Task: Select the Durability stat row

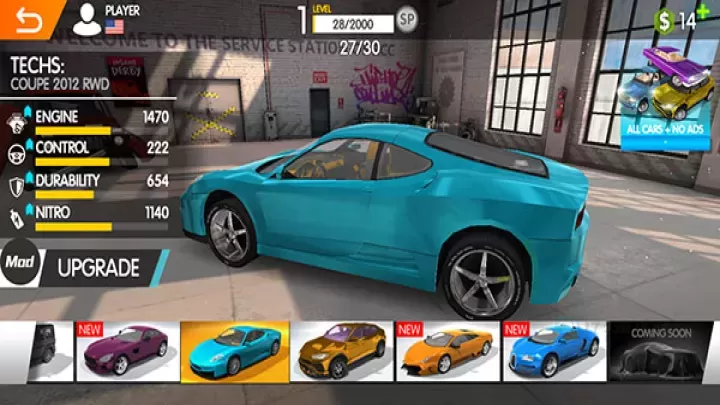Action: click(x=88, y=185)
